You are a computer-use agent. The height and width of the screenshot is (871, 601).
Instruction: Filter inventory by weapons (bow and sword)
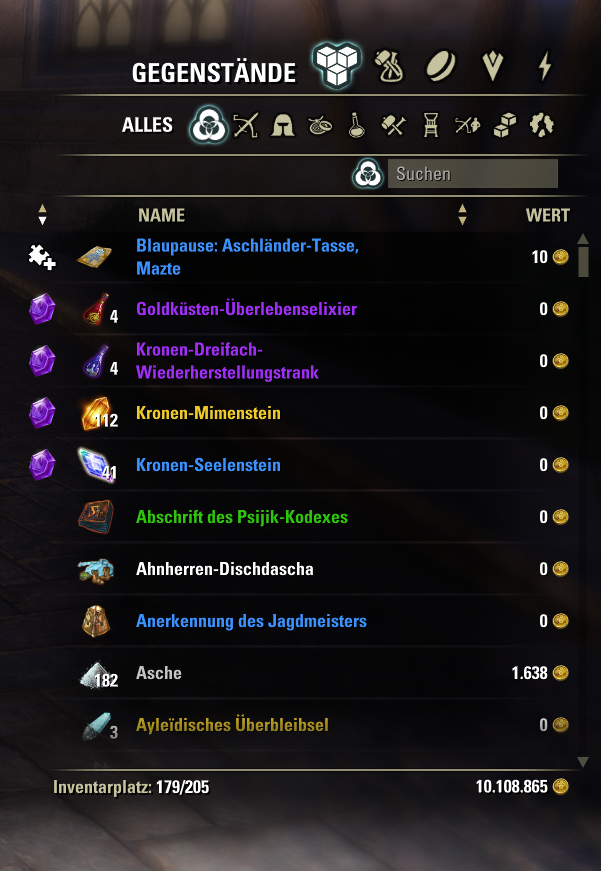246,126
